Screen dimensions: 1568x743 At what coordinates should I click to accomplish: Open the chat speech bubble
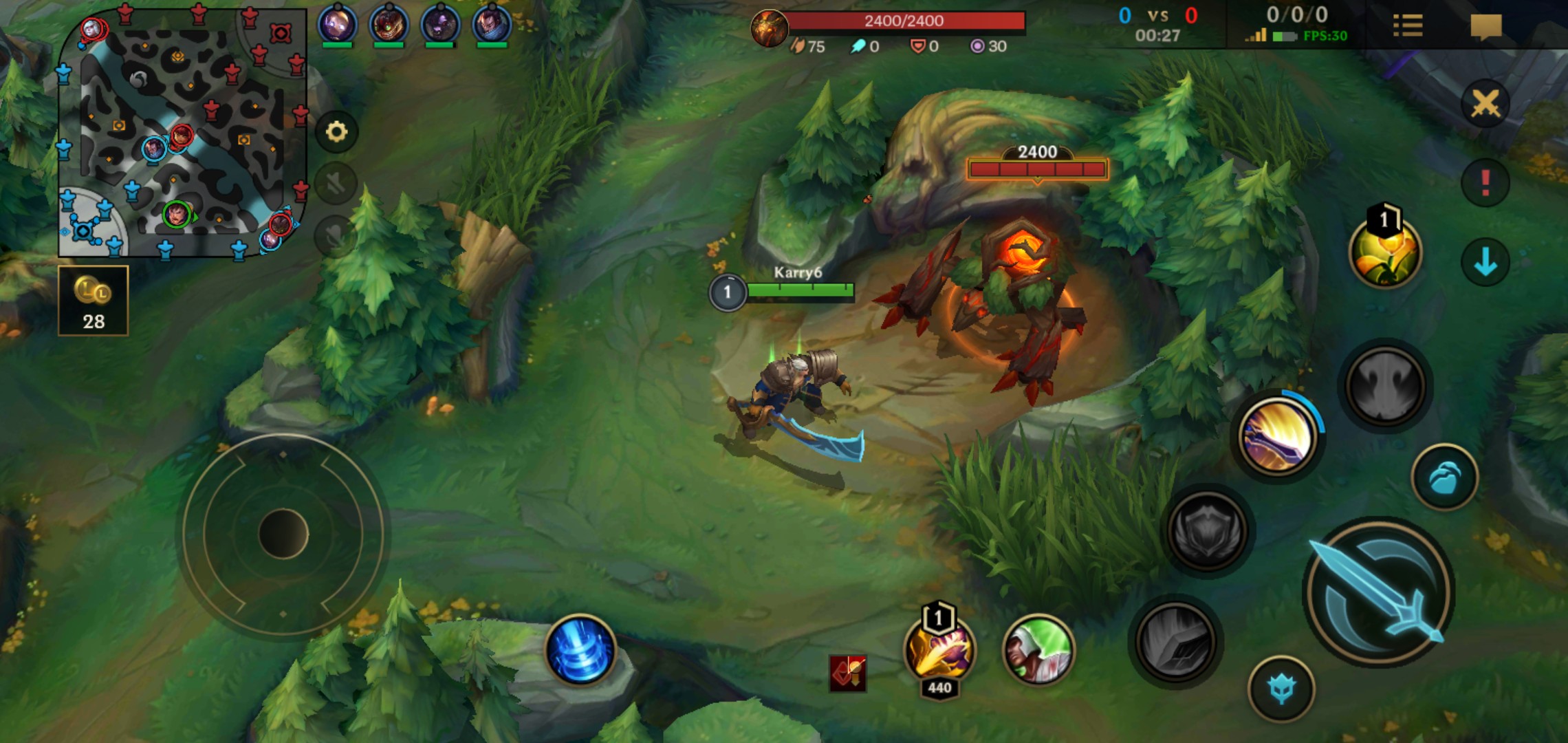pyautogui.click(x=1485, y=28)
